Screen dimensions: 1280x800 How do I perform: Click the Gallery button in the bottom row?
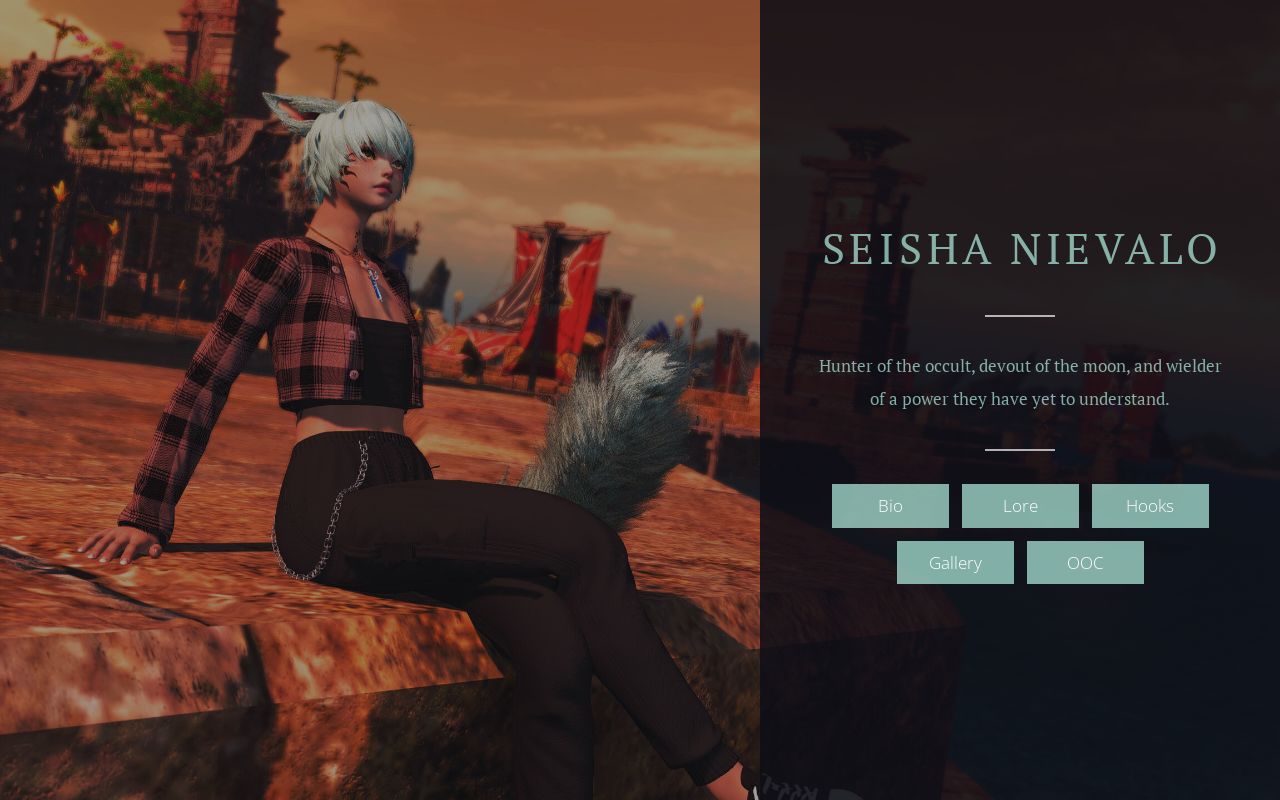click(955, 562)
